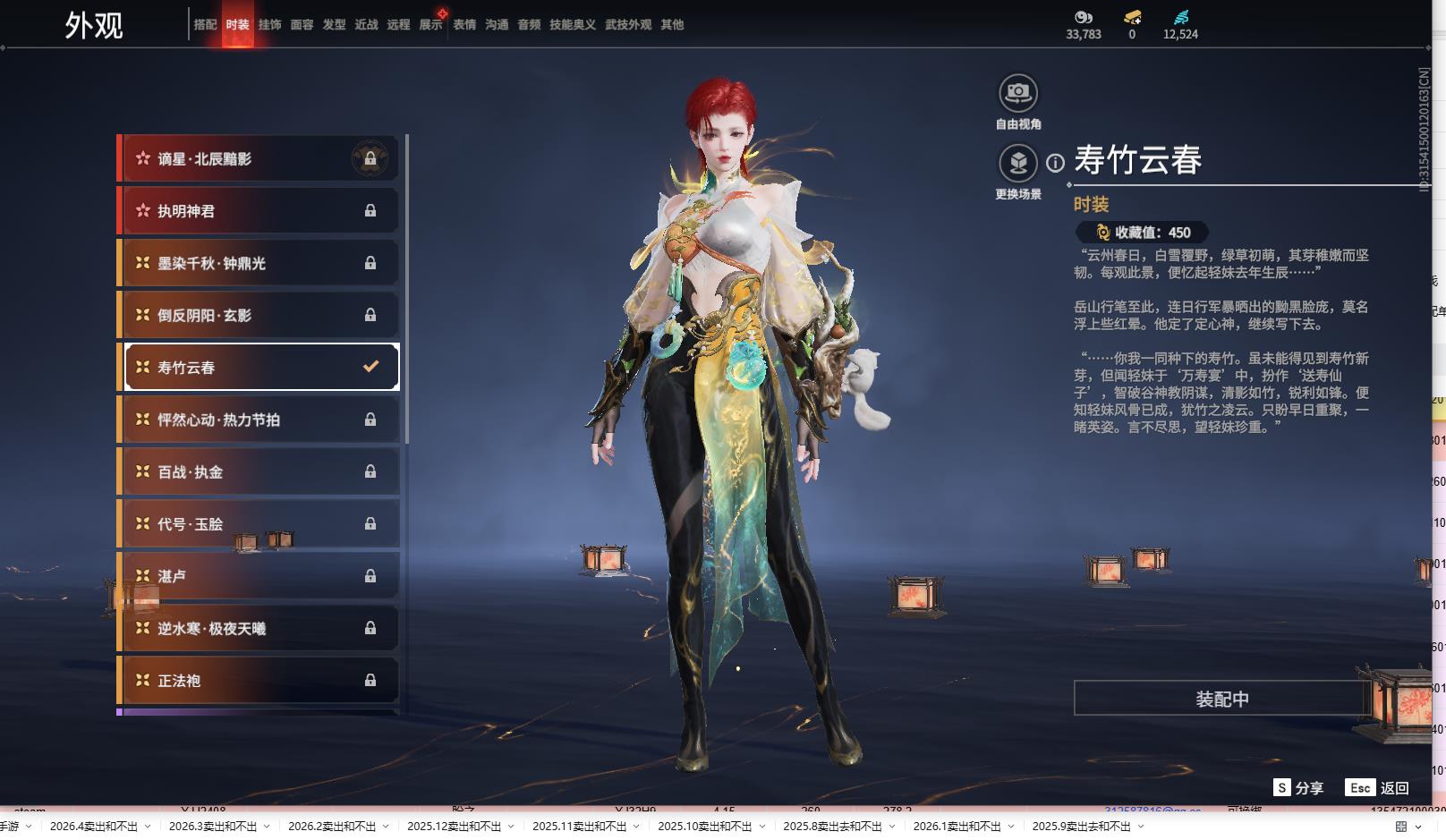The image size is (1446, 840).
Task: Click the equipped 寿竹云春 outfit row
Action: pos(259,367)
